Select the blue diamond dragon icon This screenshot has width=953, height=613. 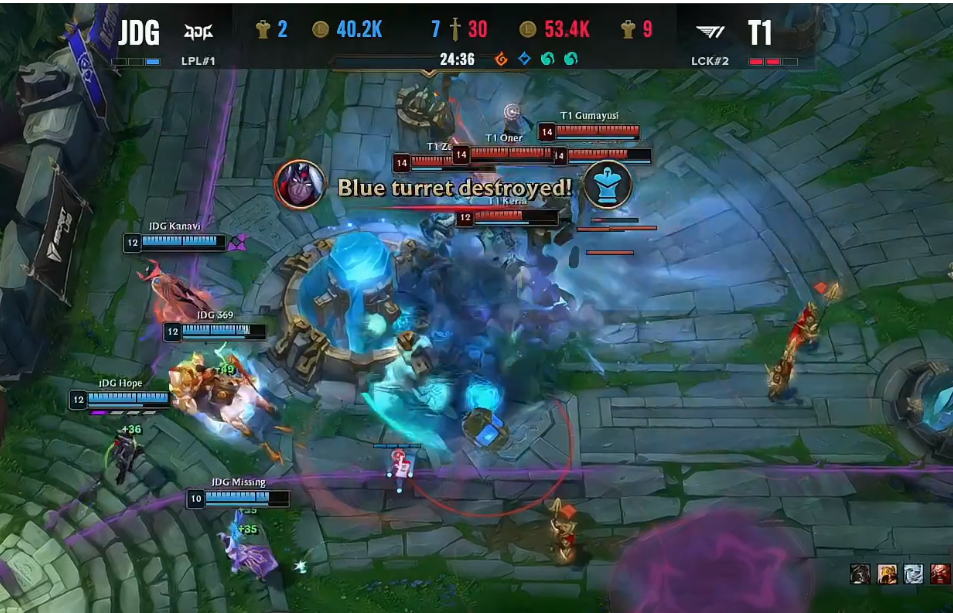coord(524,59)
